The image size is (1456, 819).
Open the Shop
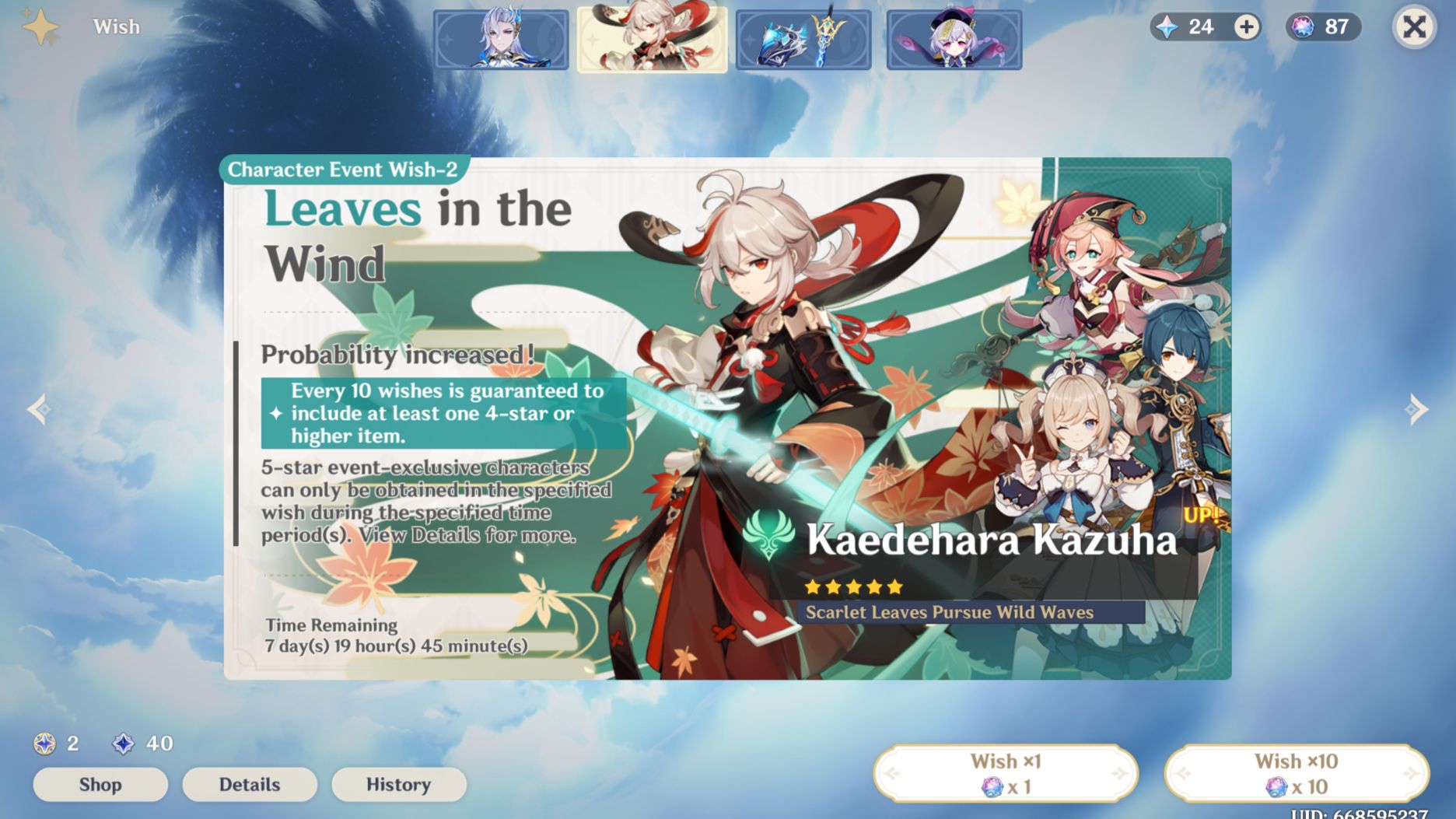coord(100,784)
